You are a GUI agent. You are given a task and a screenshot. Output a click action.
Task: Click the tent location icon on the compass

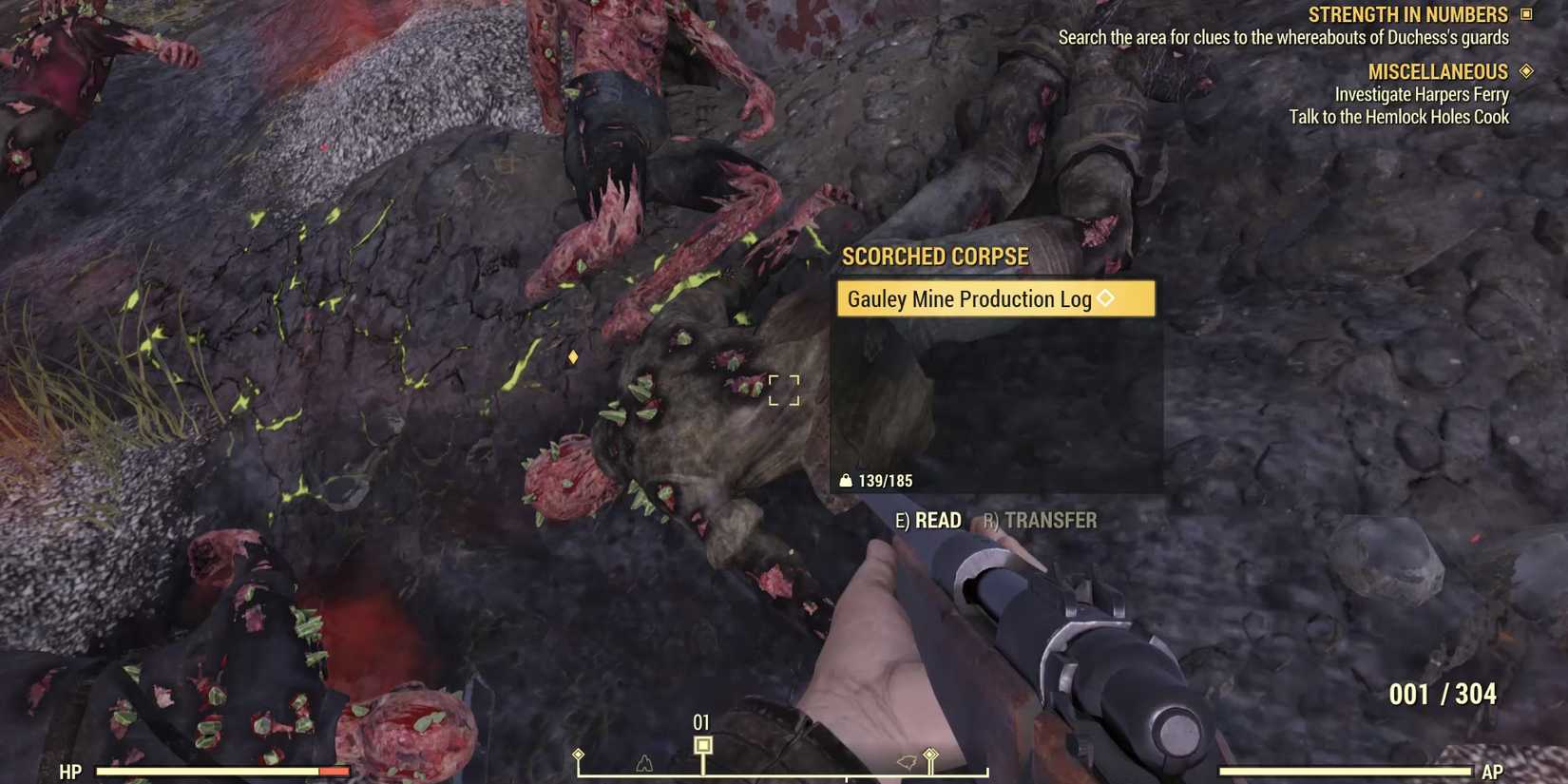[644, 765]
